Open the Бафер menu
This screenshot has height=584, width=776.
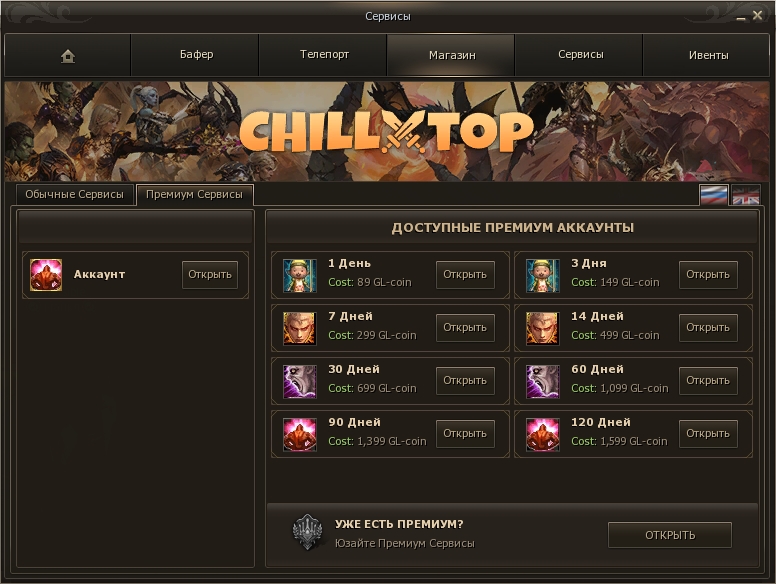[x=196, y=55]
